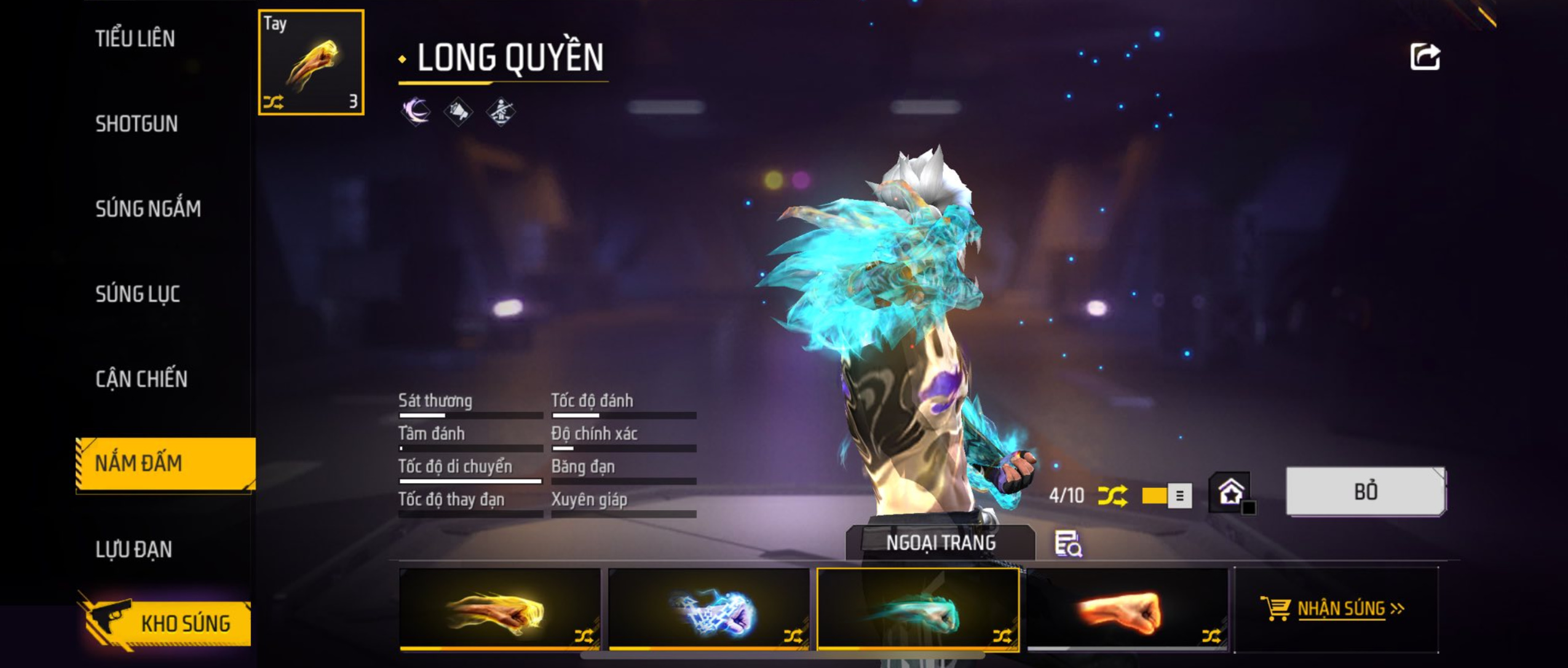1568x668 pixels.
Task: Click the house star showcase icon
Action: coord(1230,492)
